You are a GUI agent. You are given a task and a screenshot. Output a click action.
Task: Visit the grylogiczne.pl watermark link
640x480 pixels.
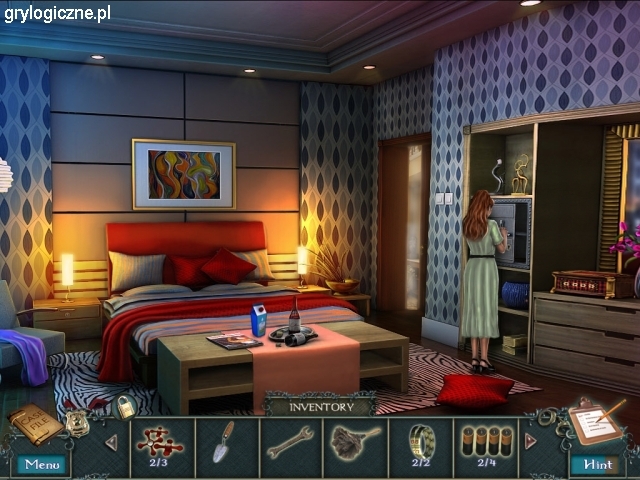pyautogui.click(x=57, y=13)
